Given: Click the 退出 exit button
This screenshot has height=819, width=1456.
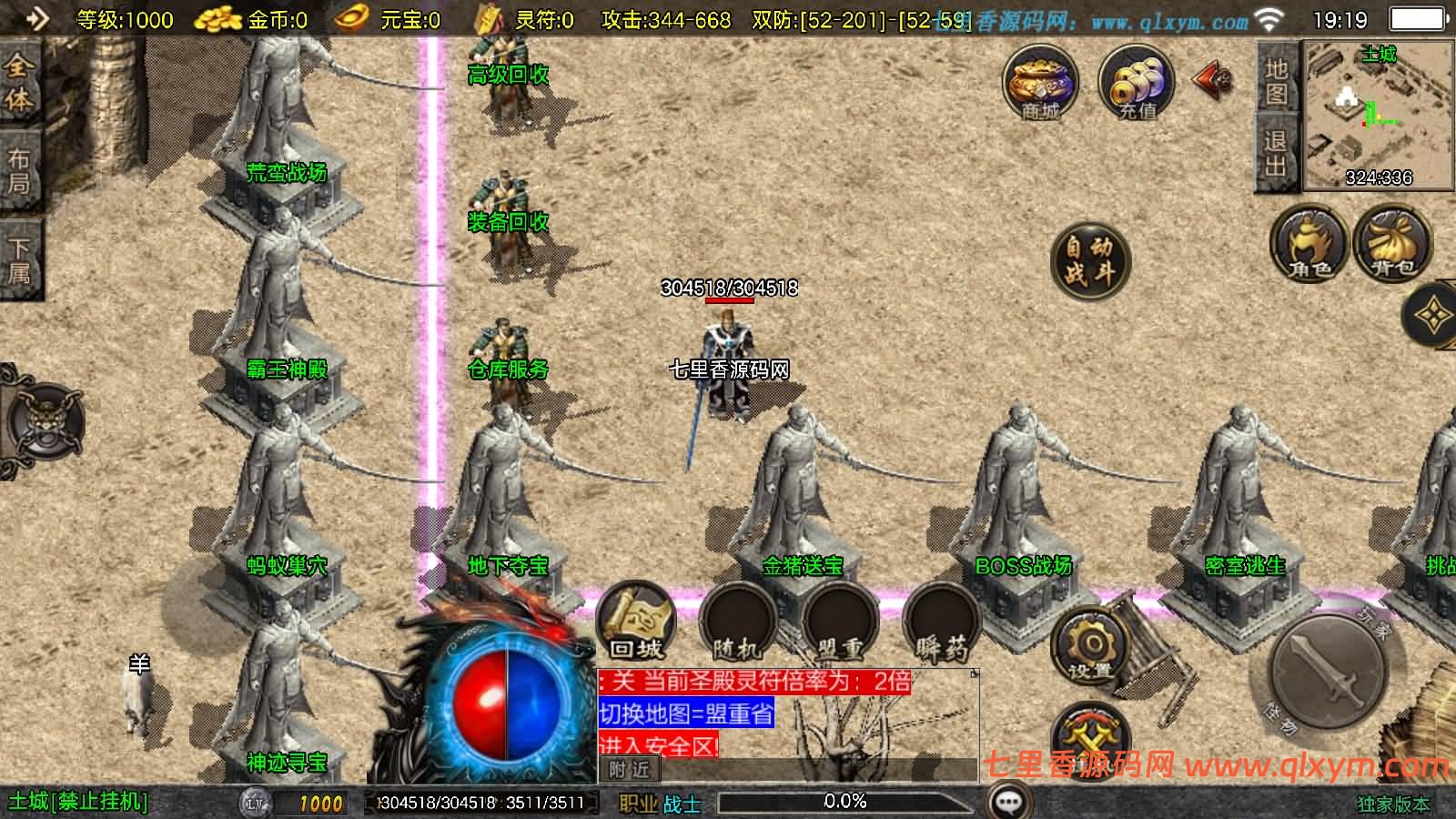Looking at the screenshot, I should 1276,153.
